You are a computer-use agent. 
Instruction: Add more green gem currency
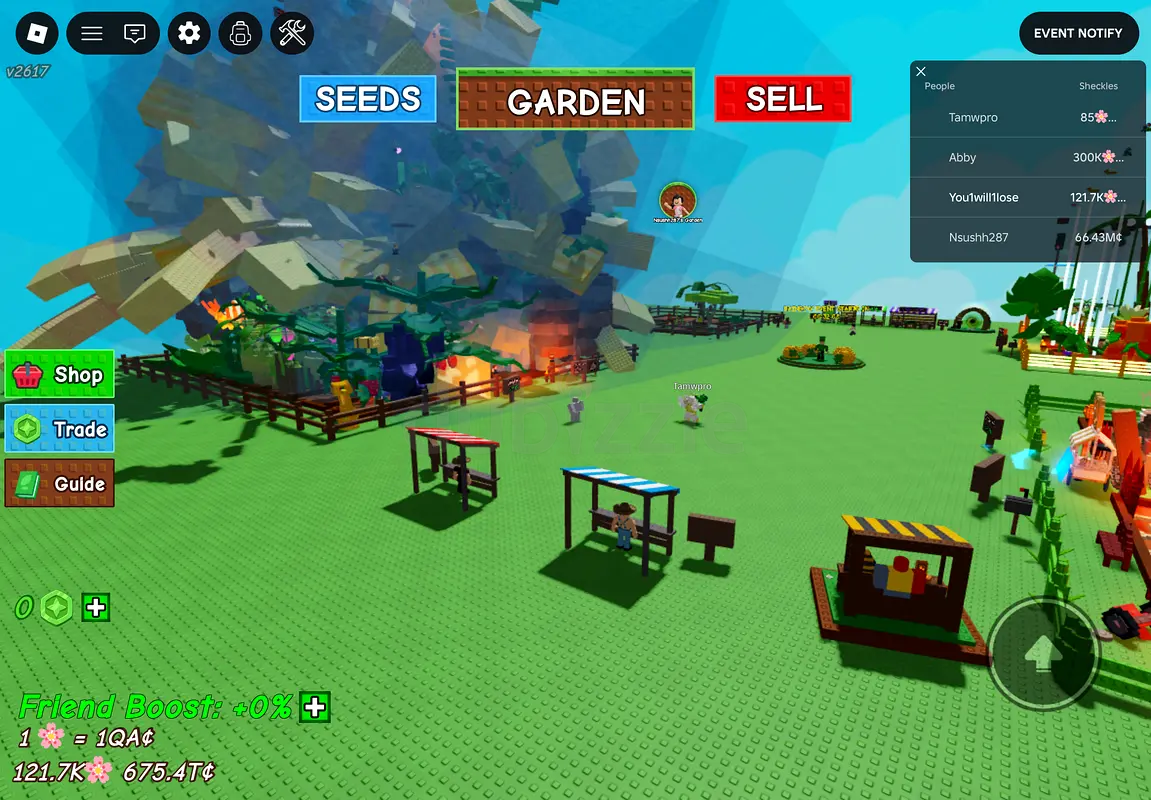click(x=96, y=607)
